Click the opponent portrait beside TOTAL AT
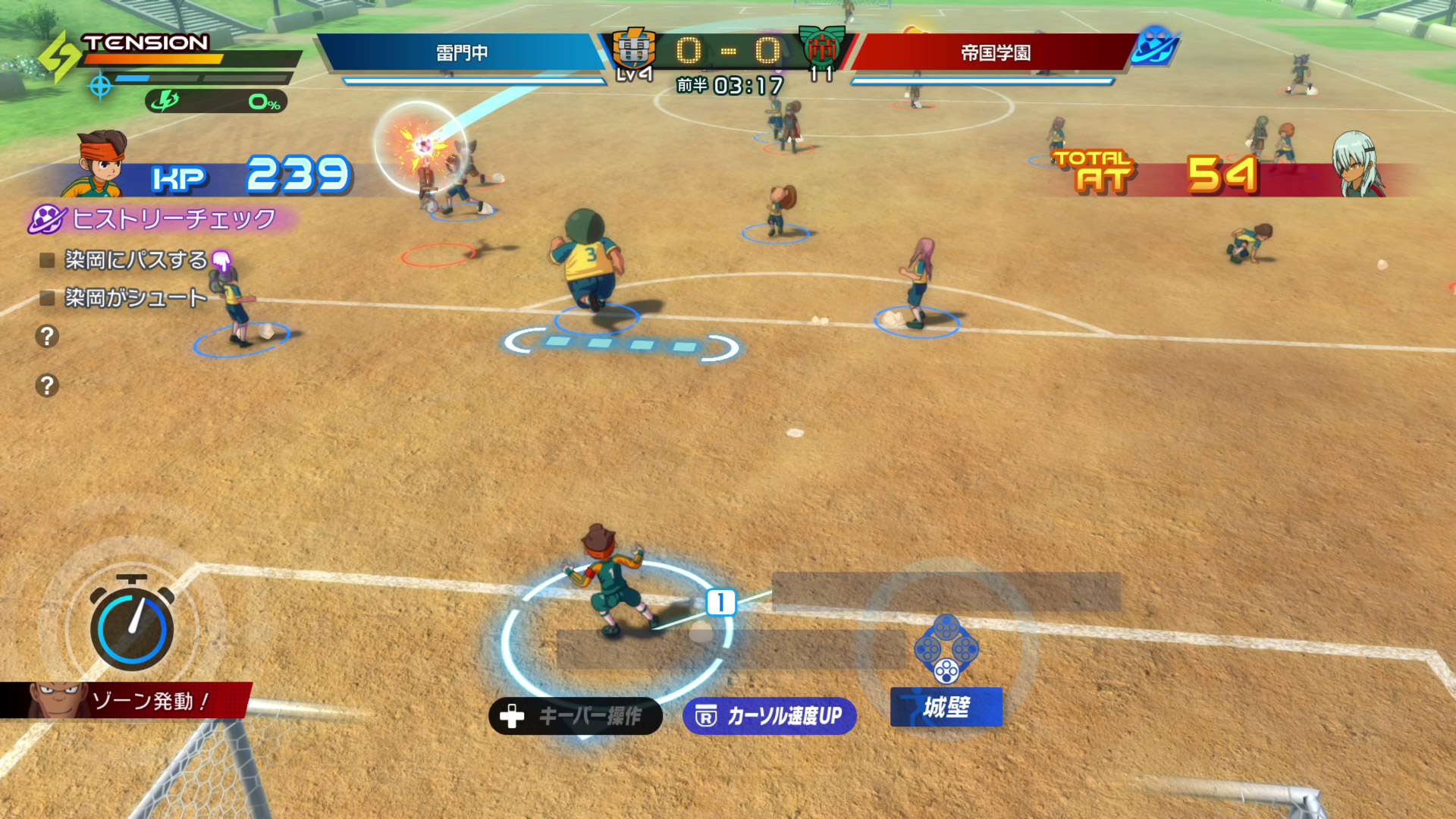Viewport: 1456px width, 819px height. [1357, 165]
